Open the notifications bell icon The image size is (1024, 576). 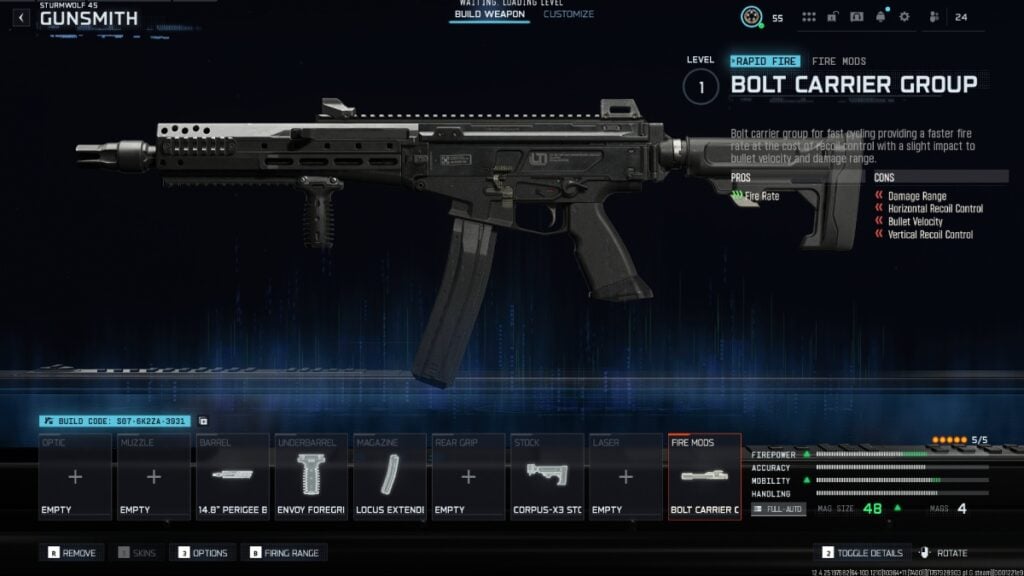point(881,17)
